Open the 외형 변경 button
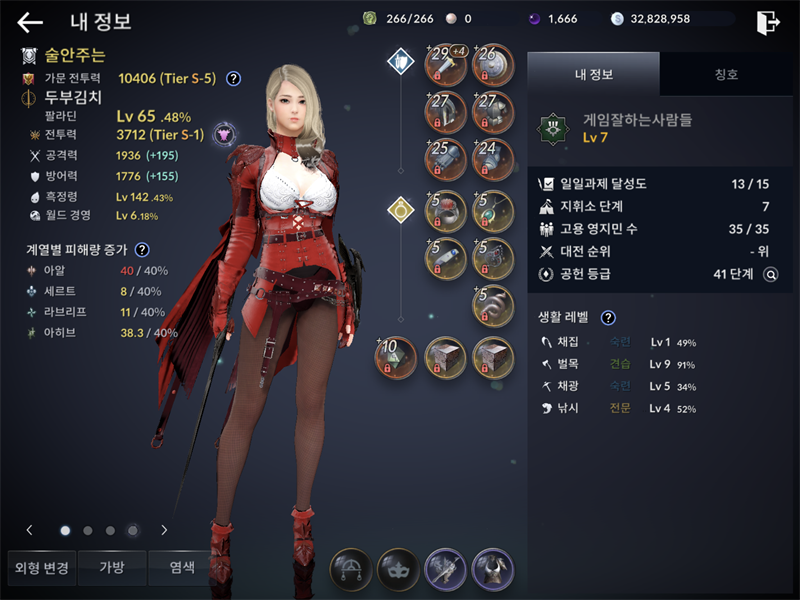 click(x=41, y=568)
